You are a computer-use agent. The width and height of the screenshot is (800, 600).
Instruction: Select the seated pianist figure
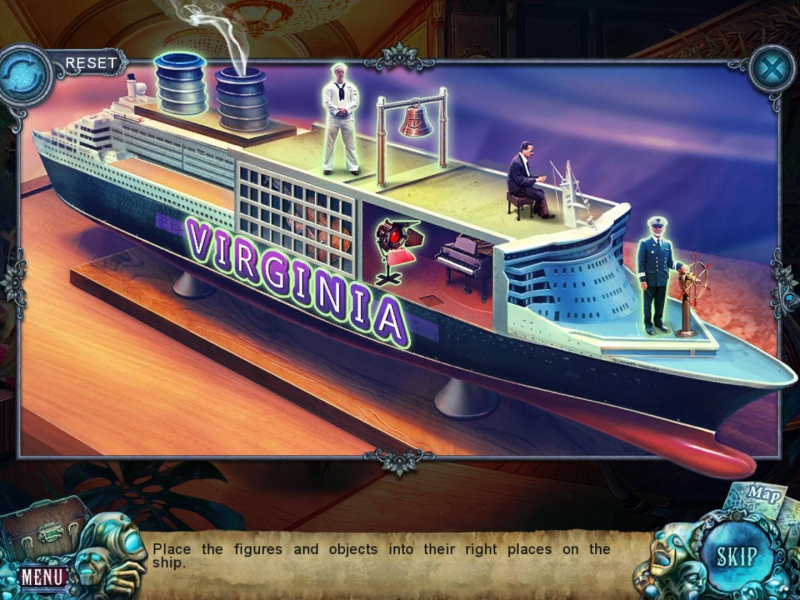click(527, 182)
